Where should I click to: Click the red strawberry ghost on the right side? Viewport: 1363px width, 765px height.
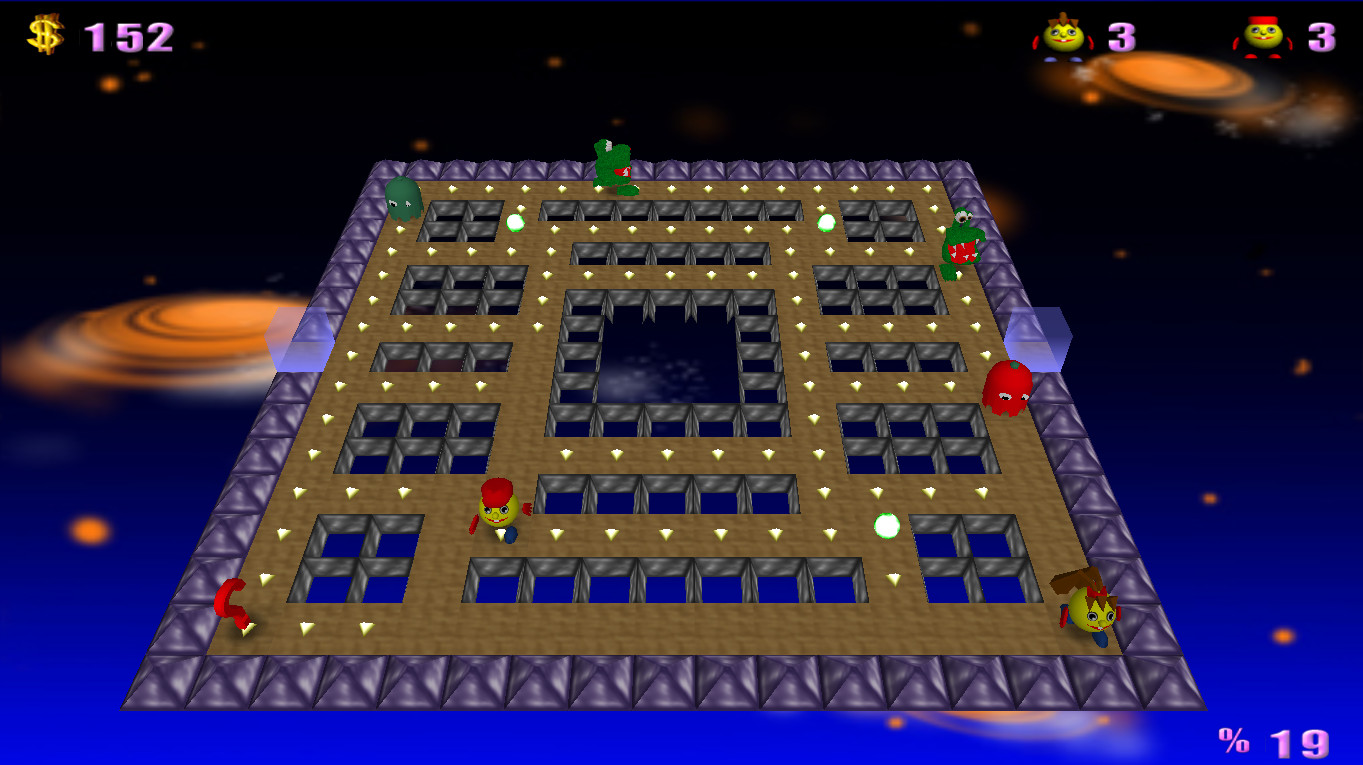point(1010,388)
